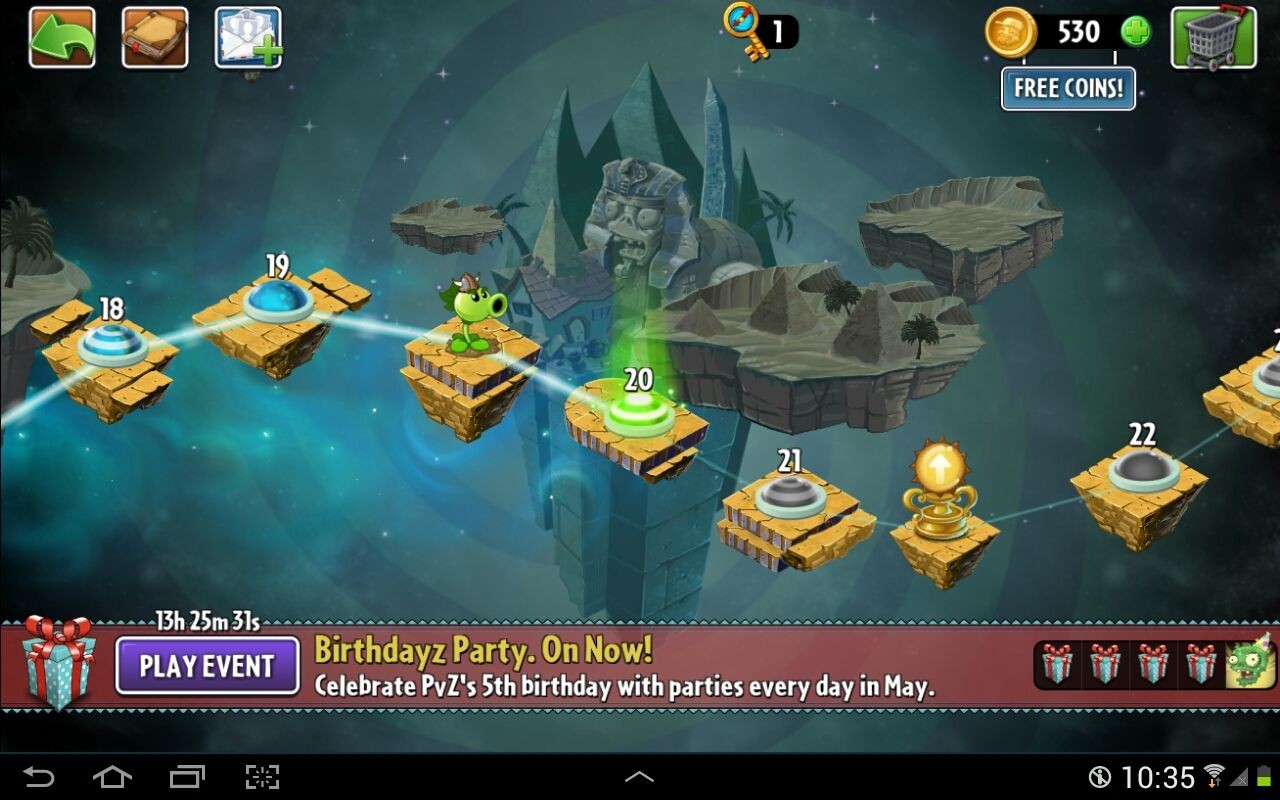Choose level 19 node
Viewport: 1280px width, 800px height.
point(278,299)
